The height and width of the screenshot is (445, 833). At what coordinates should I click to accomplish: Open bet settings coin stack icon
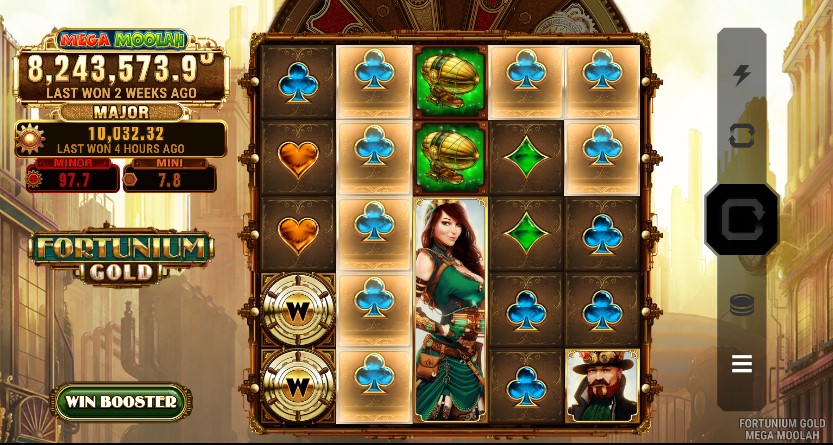pos(741,306)
